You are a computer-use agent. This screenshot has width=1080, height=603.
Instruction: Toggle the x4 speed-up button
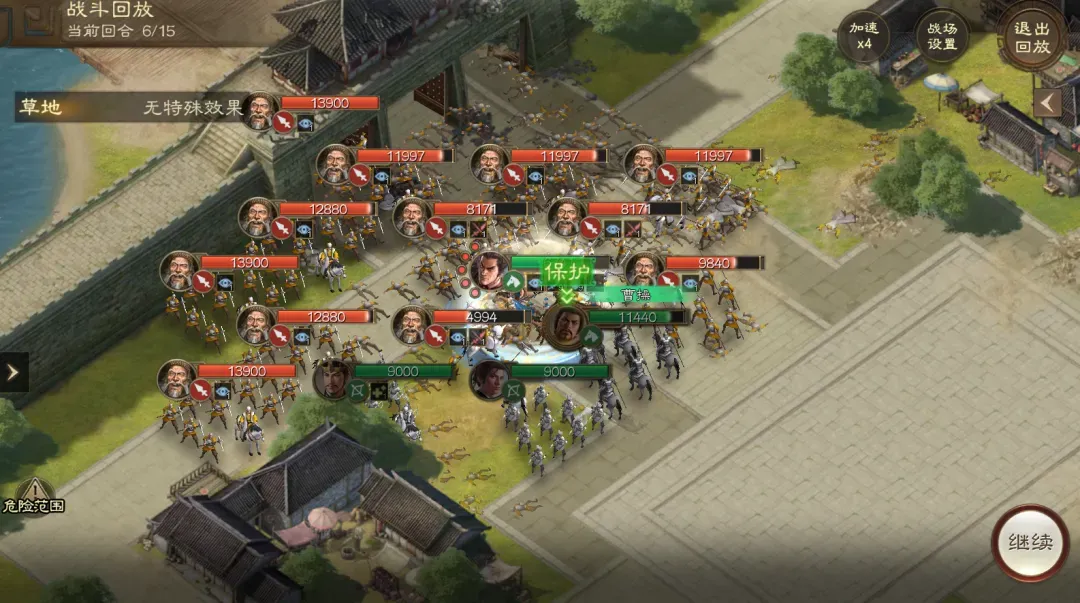(864, 38)
